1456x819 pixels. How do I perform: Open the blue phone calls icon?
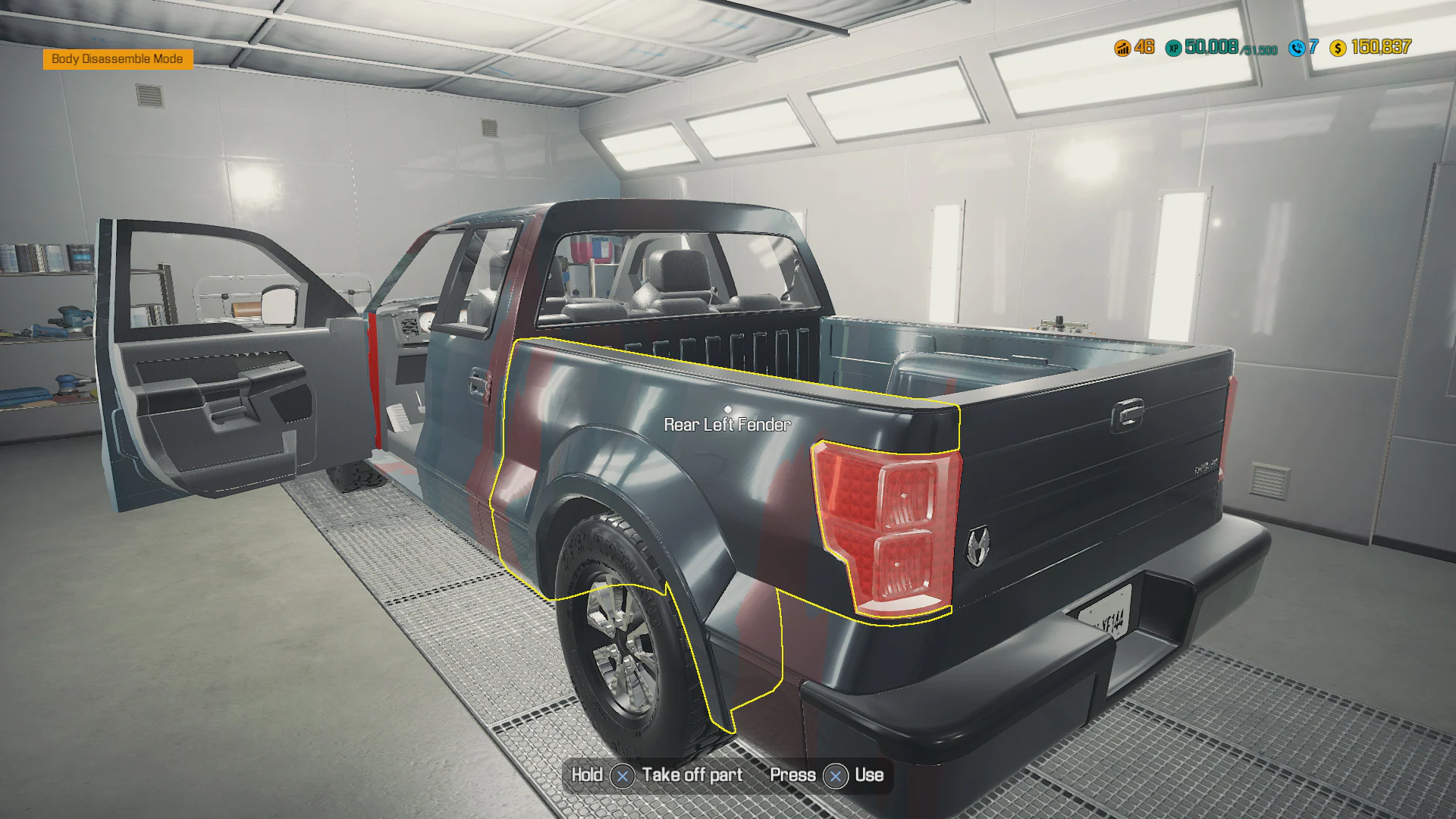pyautogui.click(x=1297, y=48)
